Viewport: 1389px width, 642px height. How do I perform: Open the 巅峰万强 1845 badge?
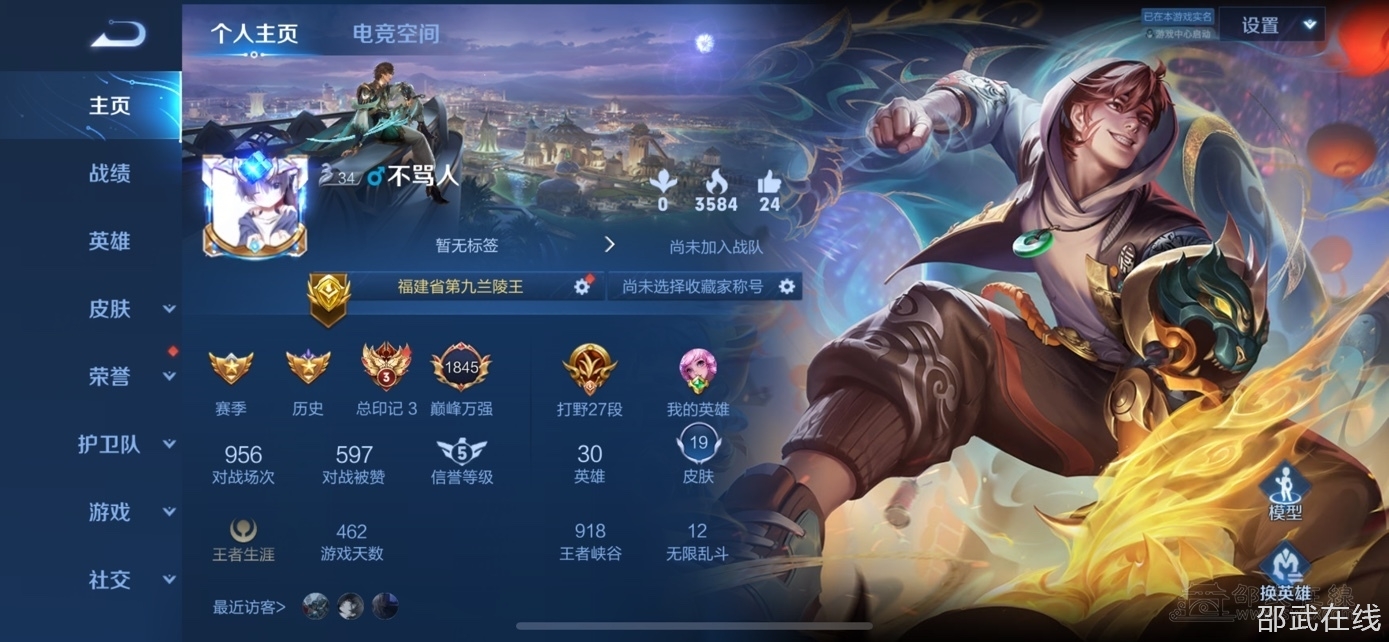[x=461, y=368]
